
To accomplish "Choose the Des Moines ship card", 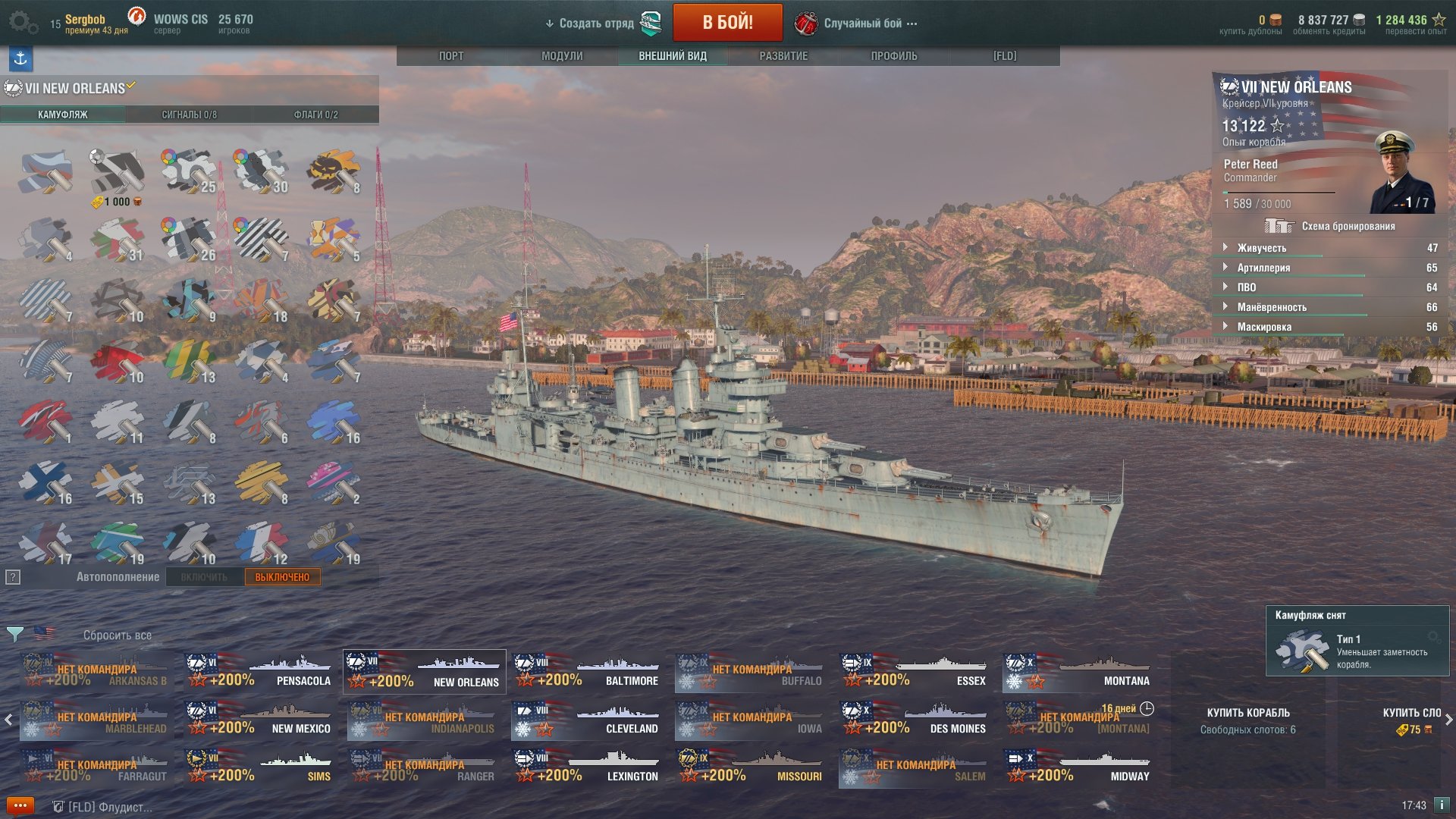I will [915, 720].
